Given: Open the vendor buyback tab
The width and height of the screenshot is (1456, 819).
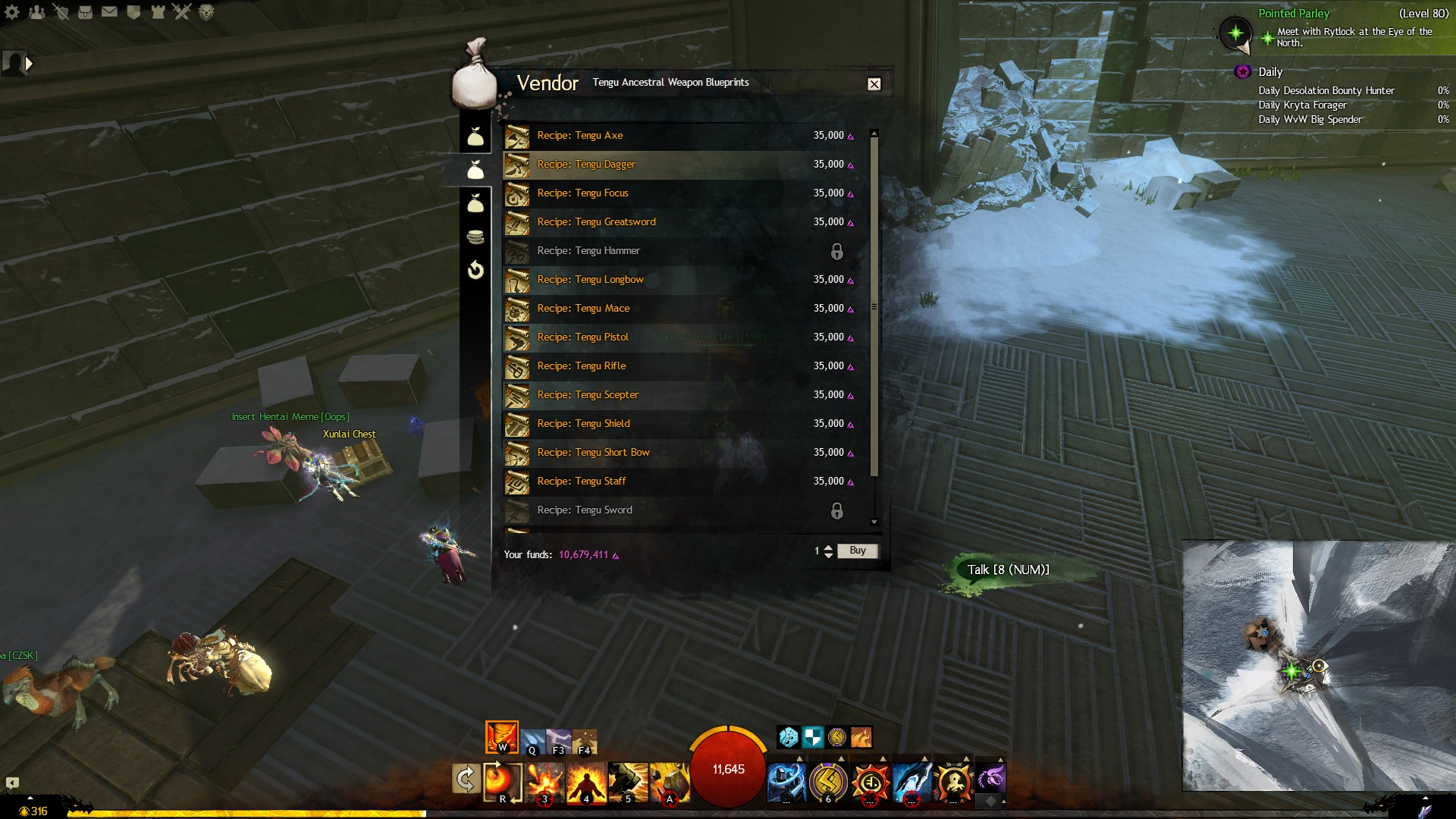Looking at the screenshot, I should pyautogui.click(x=475, y=270).
